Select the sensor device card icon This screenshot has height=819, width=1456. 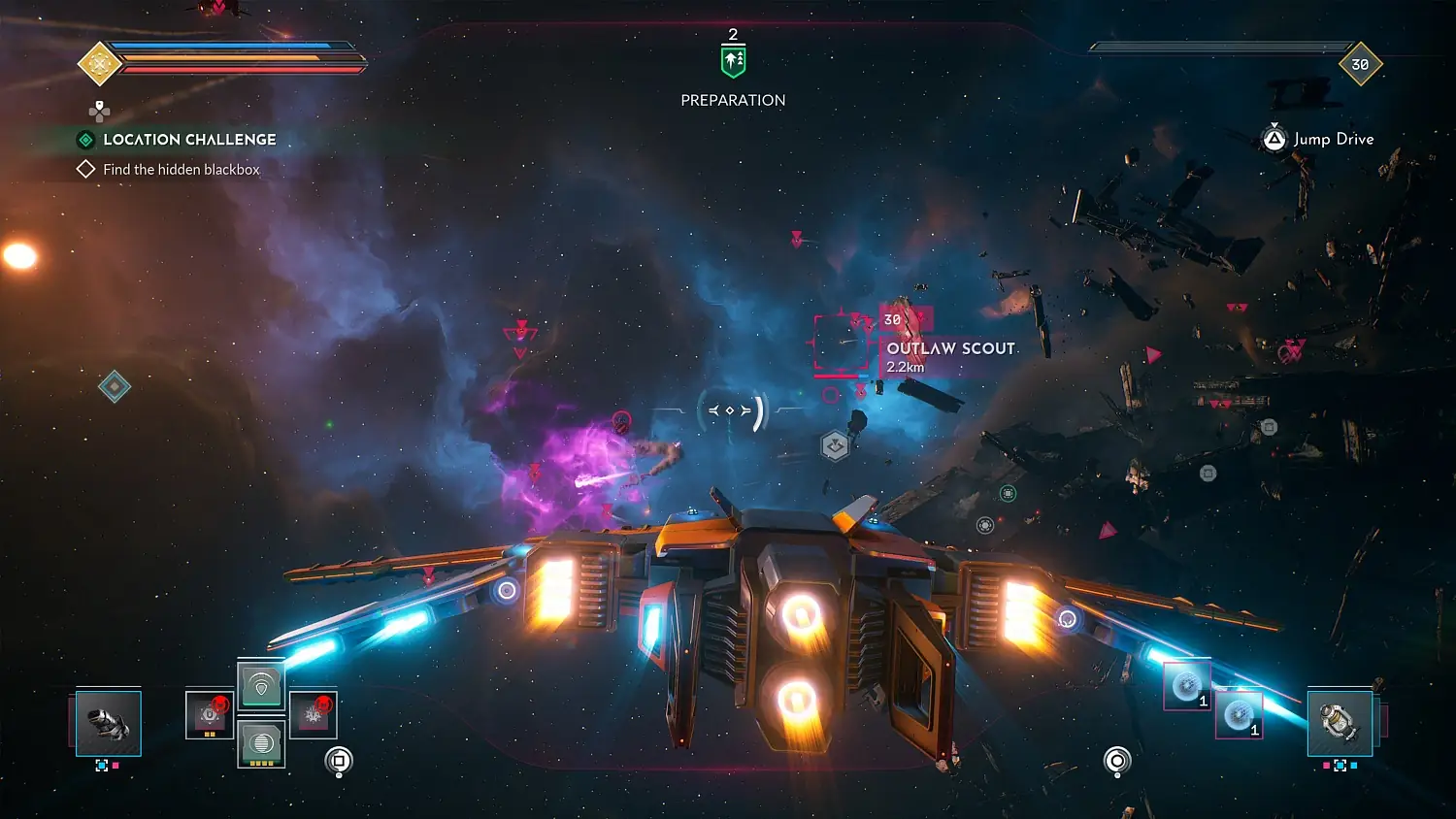tap(262, 685)
